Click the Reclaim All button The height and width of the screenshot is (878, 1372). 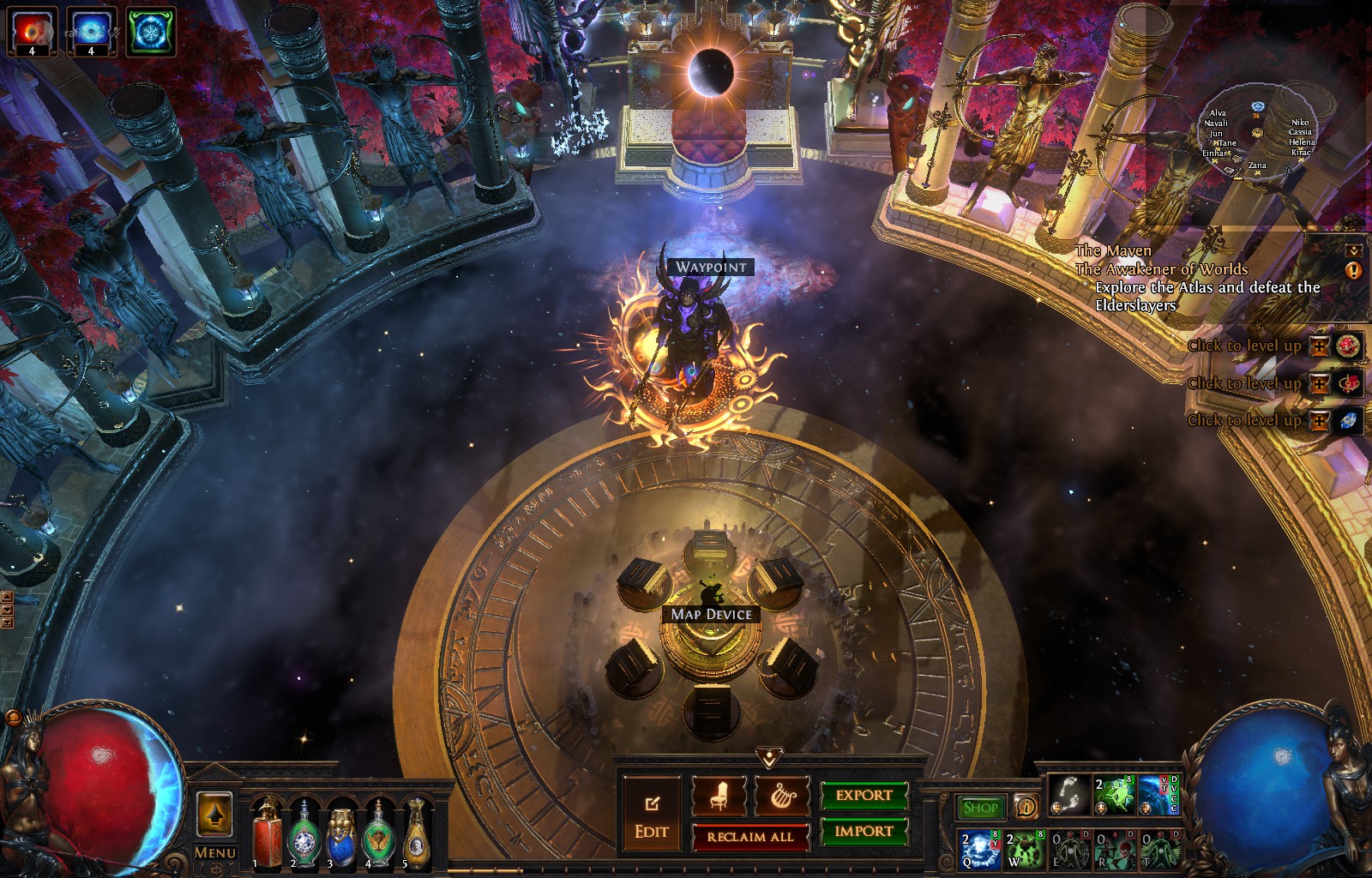click(x=750, y=837)
